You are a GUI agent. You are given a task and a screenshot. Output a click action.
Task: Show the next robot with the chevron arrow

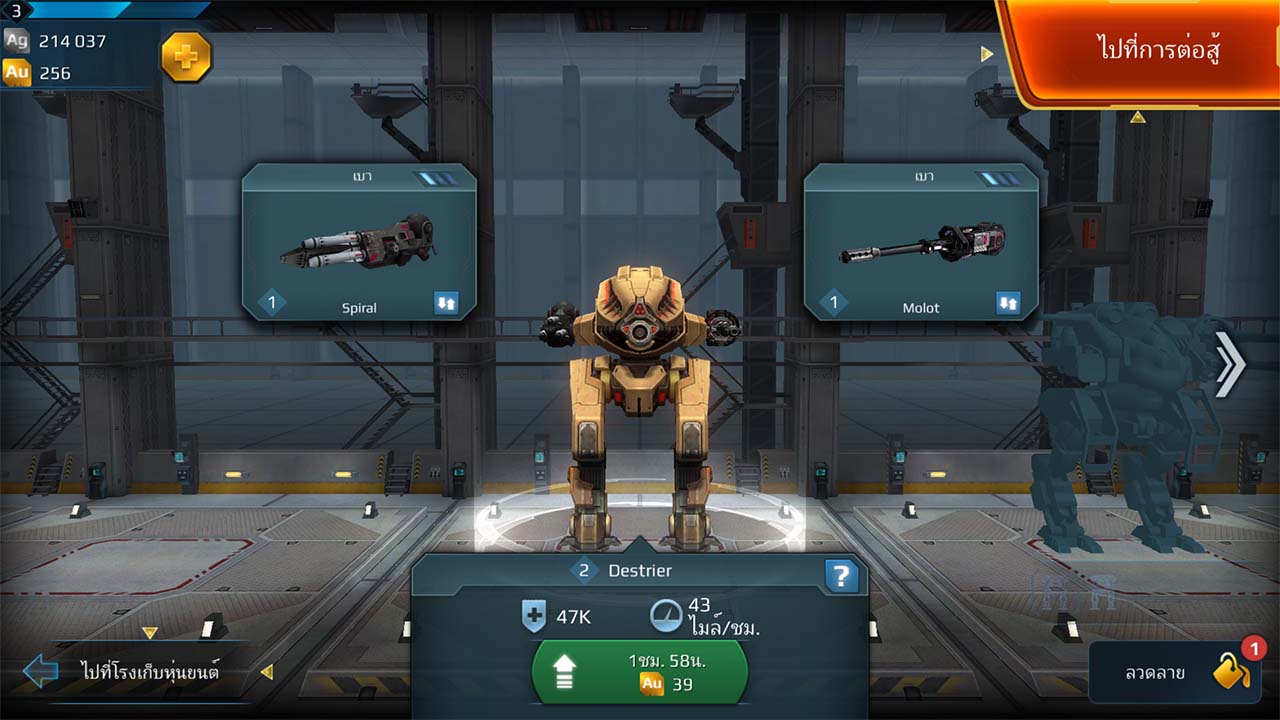click(1230, 364)
